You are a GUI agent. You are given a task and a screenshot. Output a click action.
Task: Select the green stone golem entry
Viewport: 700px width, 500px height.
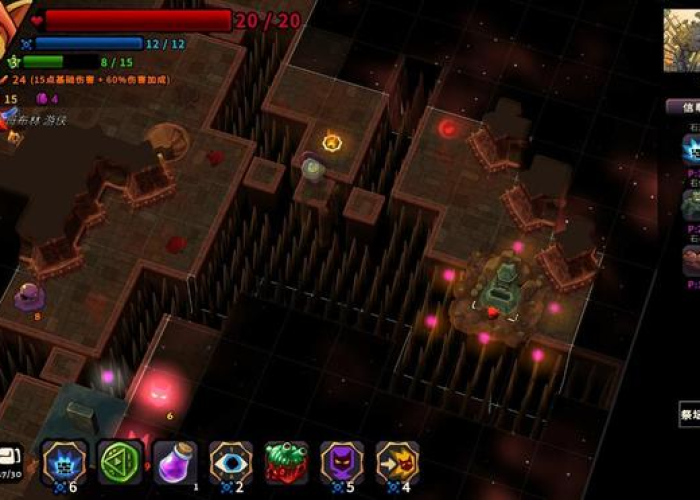(x=691, y=205)
